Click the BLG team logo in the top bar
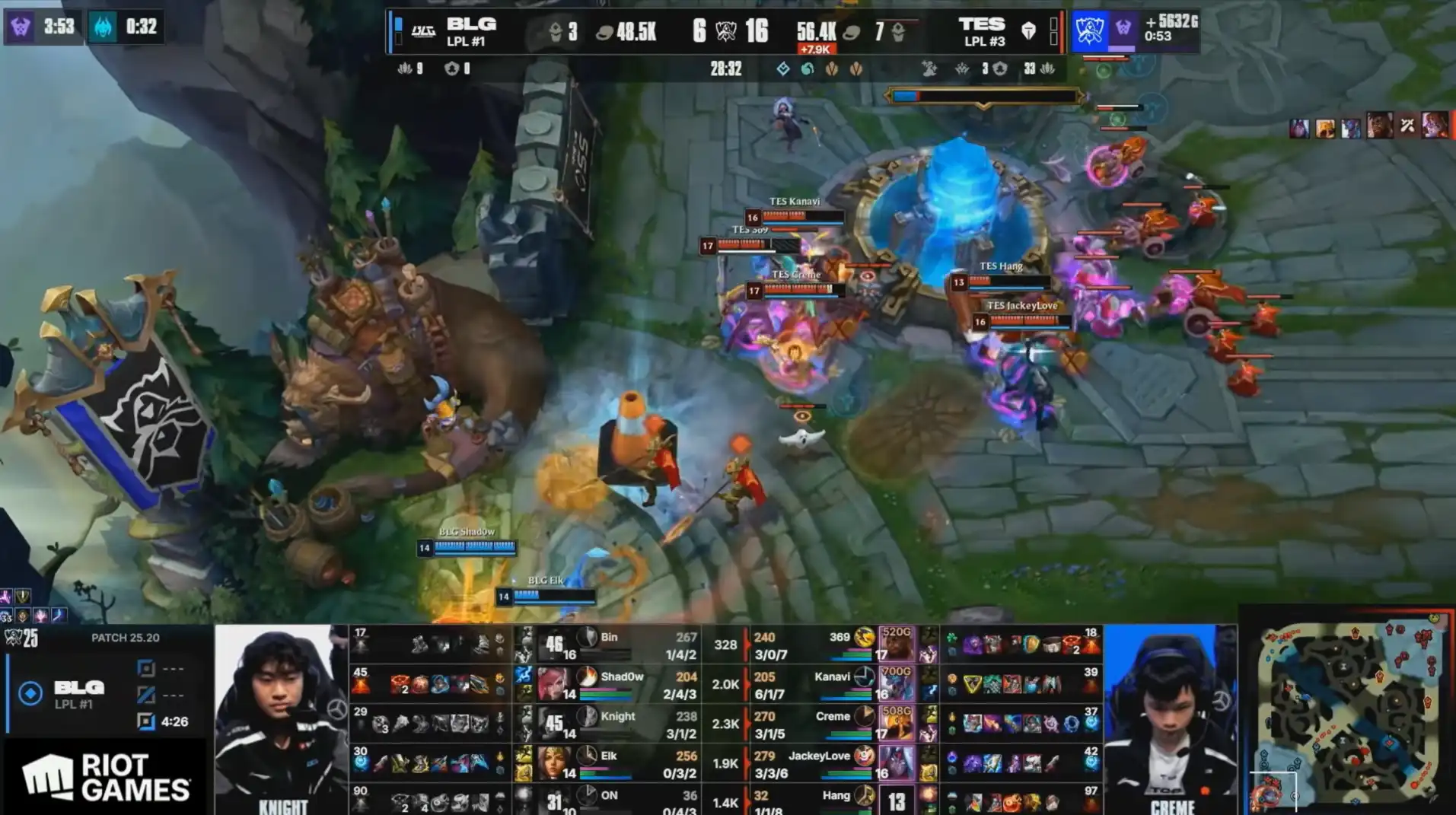 click(x=423, y=31)
